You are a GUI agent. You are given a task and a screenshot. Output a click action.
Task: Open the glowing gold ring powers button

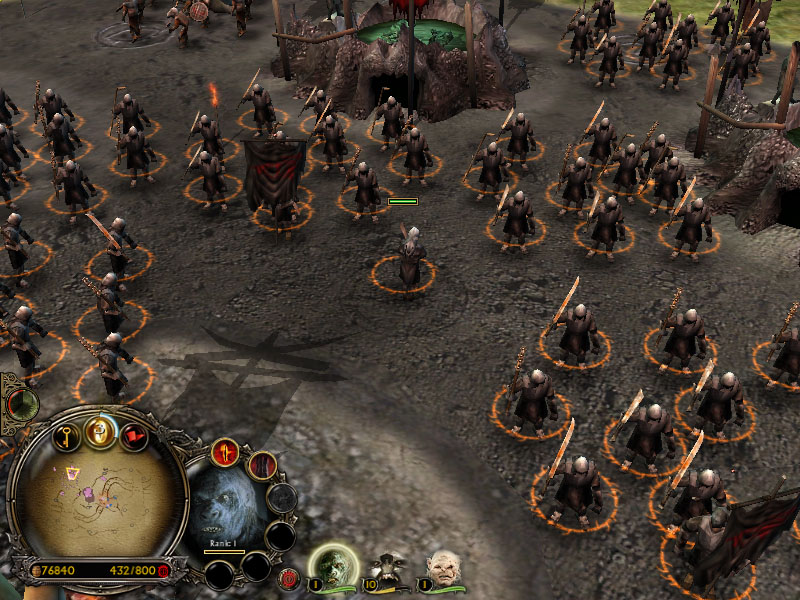[x=100, y=431]
